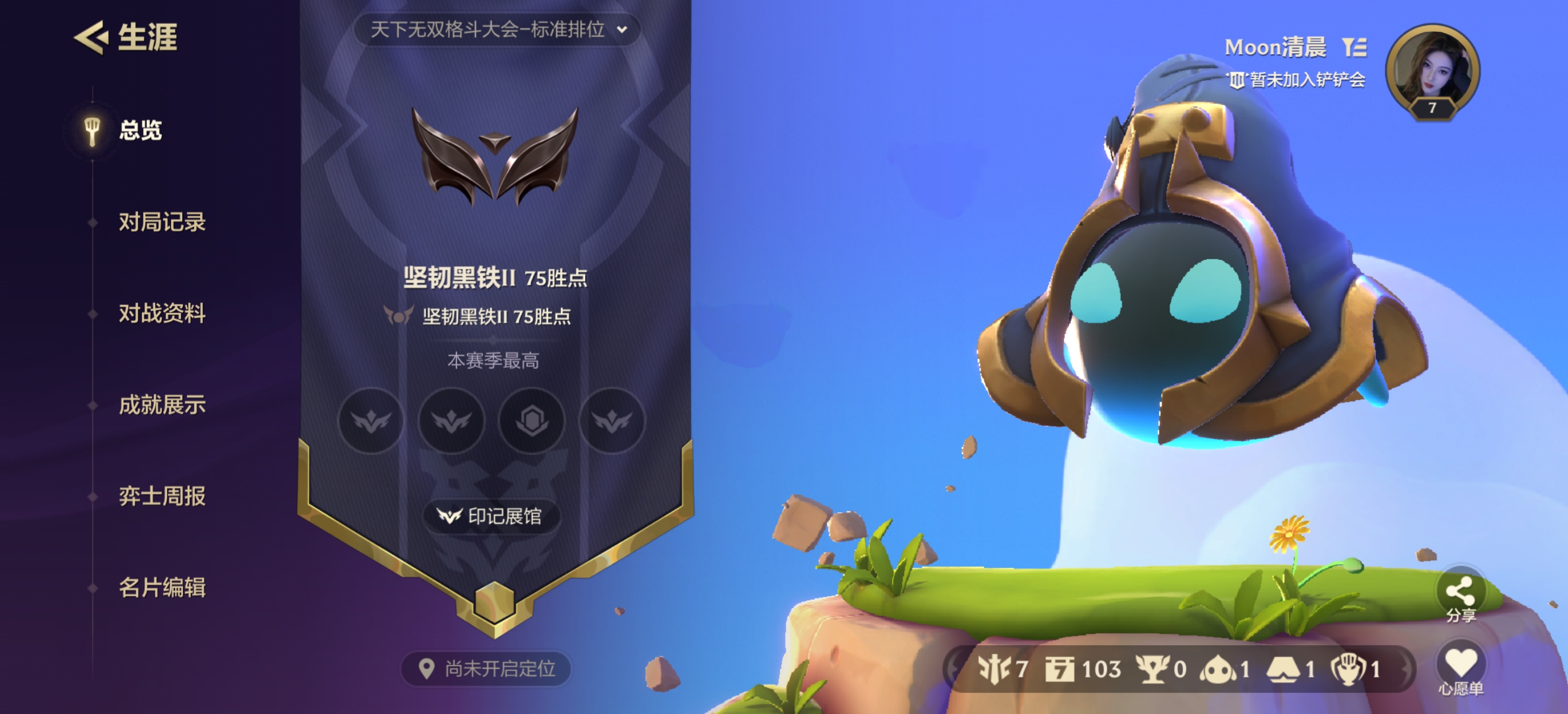The image size is (1568, 714).
Task: Go back using the 生涯 arrow
Action: (x=91, y=37)
